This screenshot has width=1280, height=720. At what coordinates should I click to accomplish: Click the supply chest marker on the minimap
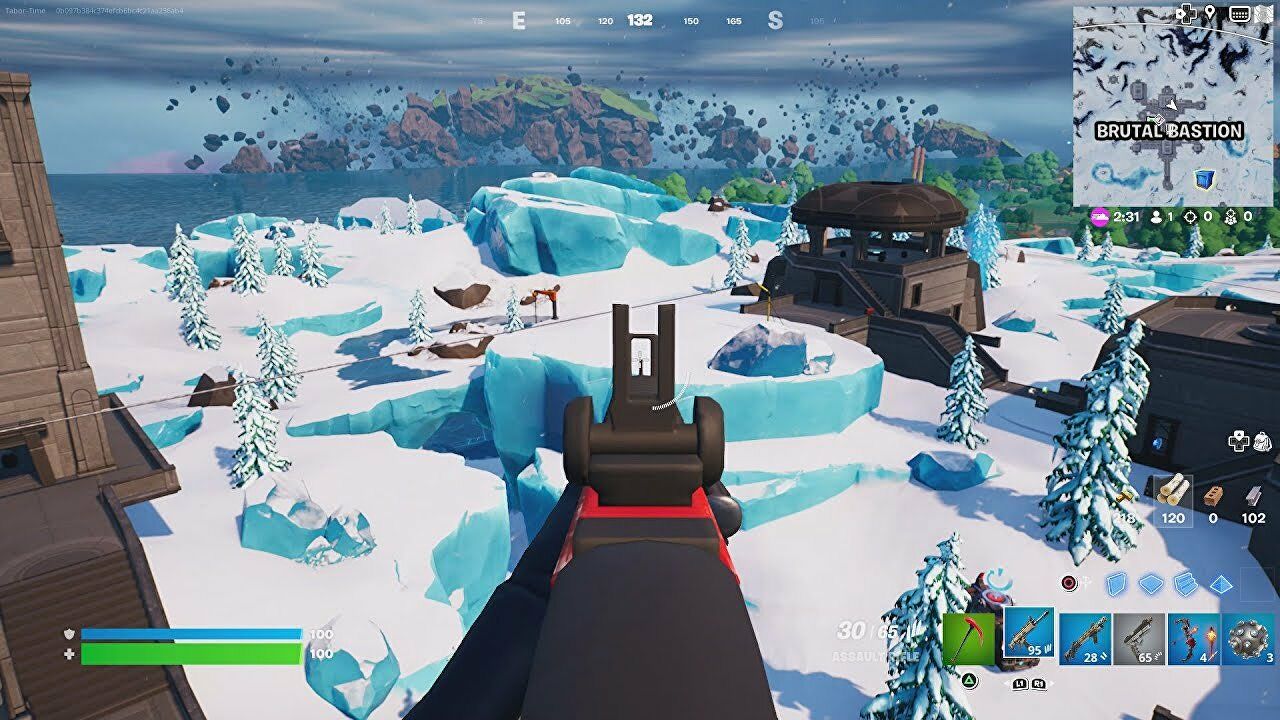coord(1203,178)
